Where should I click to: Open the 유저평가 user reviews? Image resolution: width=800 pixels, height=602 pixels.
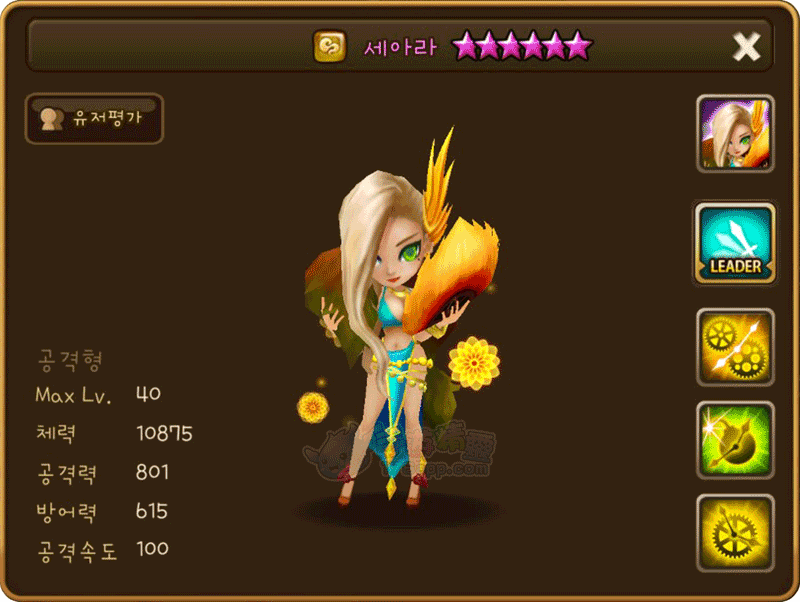coord(93,119)
